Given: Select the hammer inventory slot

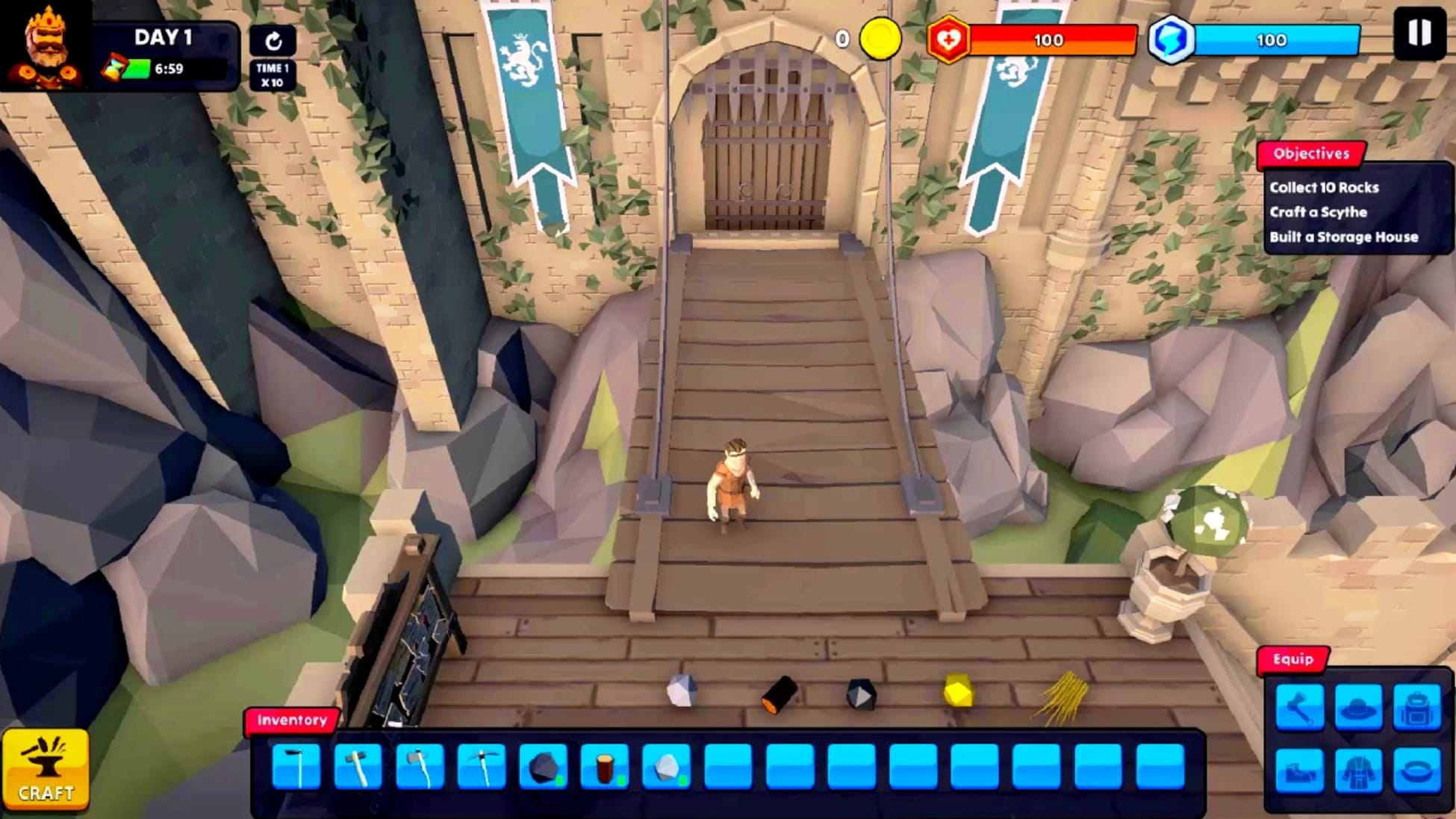Looking at the screenshot, I should 358,767.
